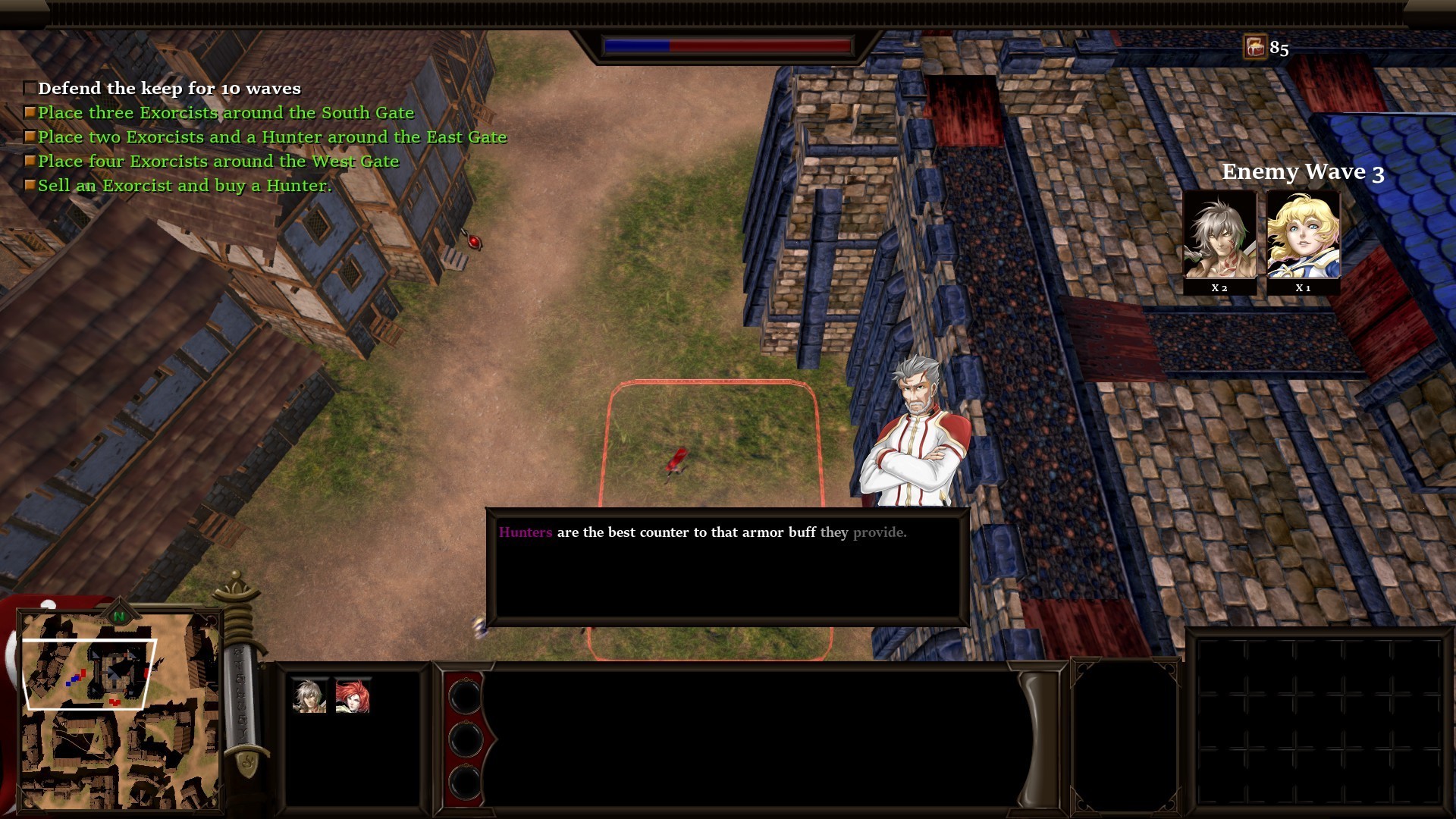Inspect the blonde enemy wave portrait

[1303, 236]
